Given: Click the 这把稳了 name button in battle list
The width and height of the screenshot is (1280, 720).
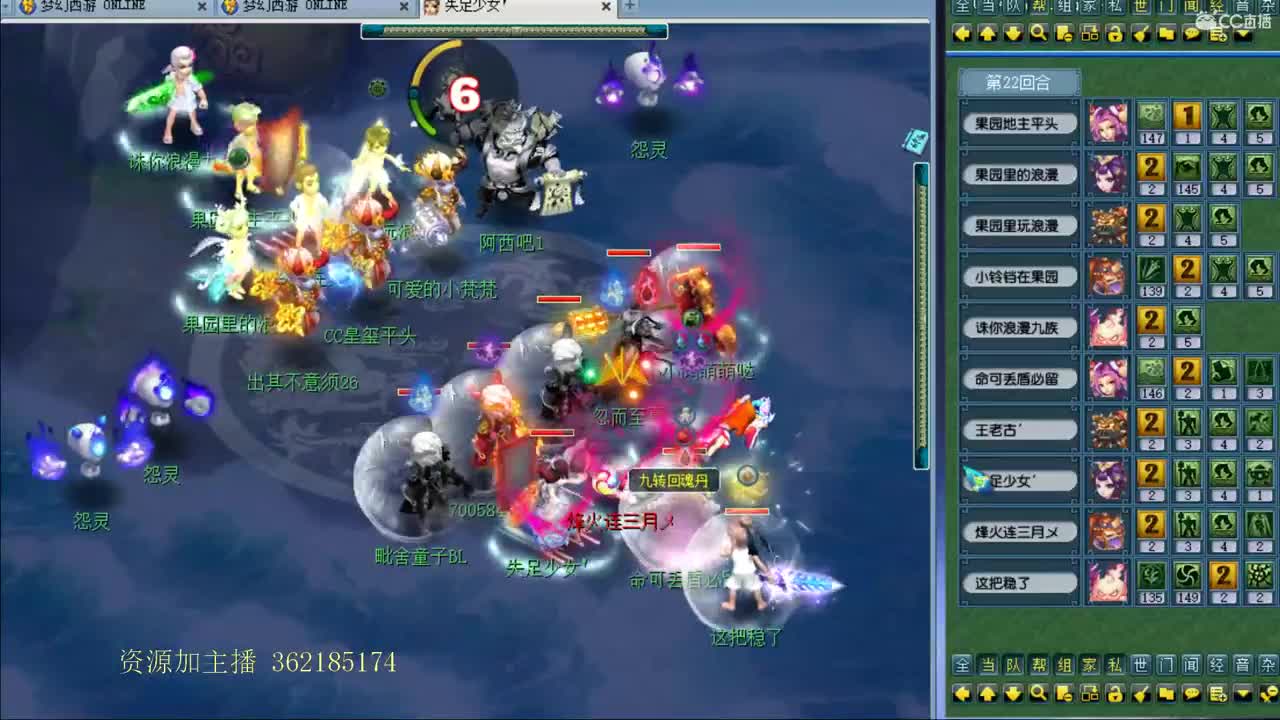Looking at the screenshot, I should pyautogui.click(x=1019, y=582).
